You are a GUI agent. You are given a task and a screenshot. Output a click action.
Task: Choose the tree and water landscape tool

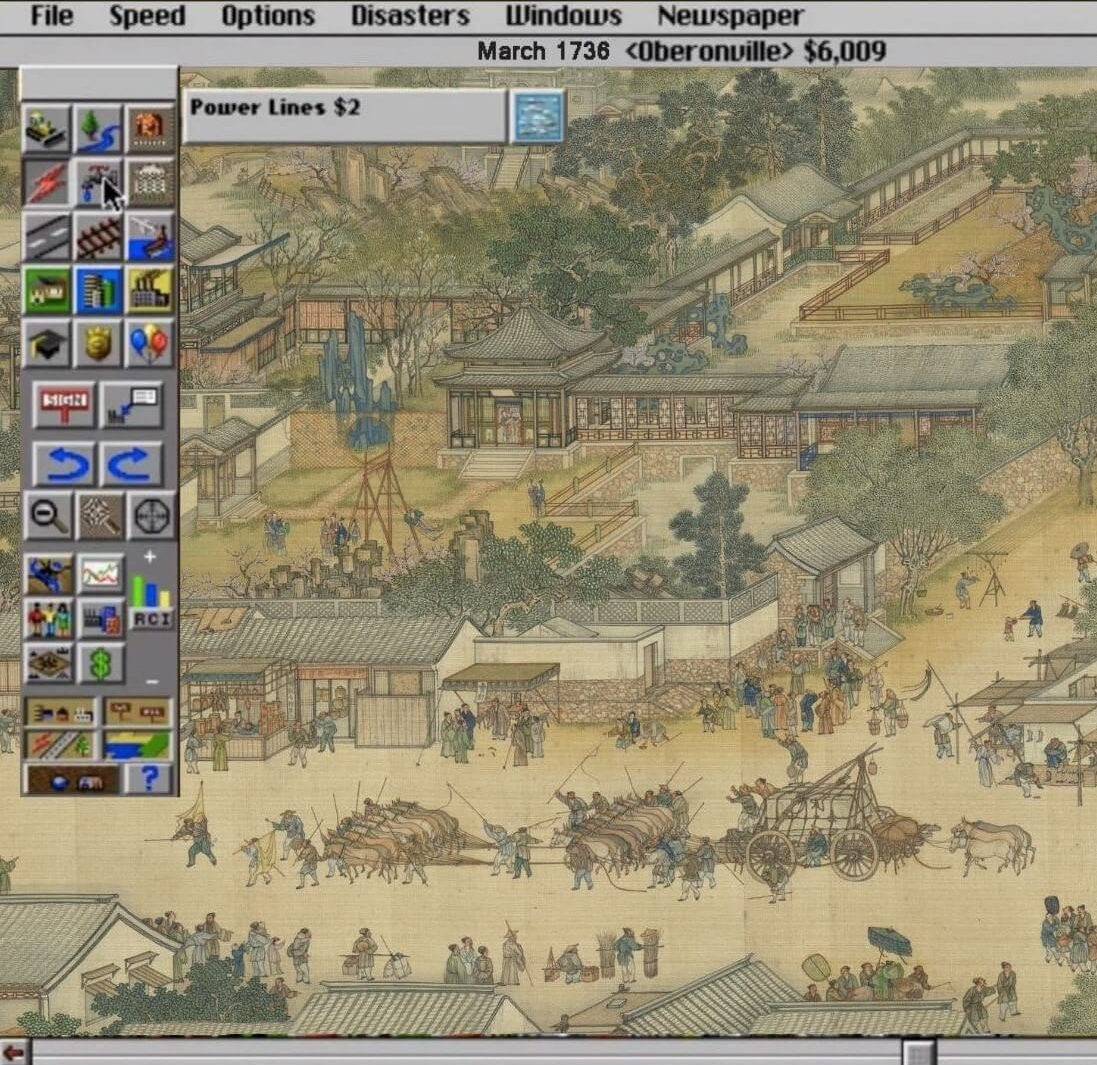click(x=99, y=128)
